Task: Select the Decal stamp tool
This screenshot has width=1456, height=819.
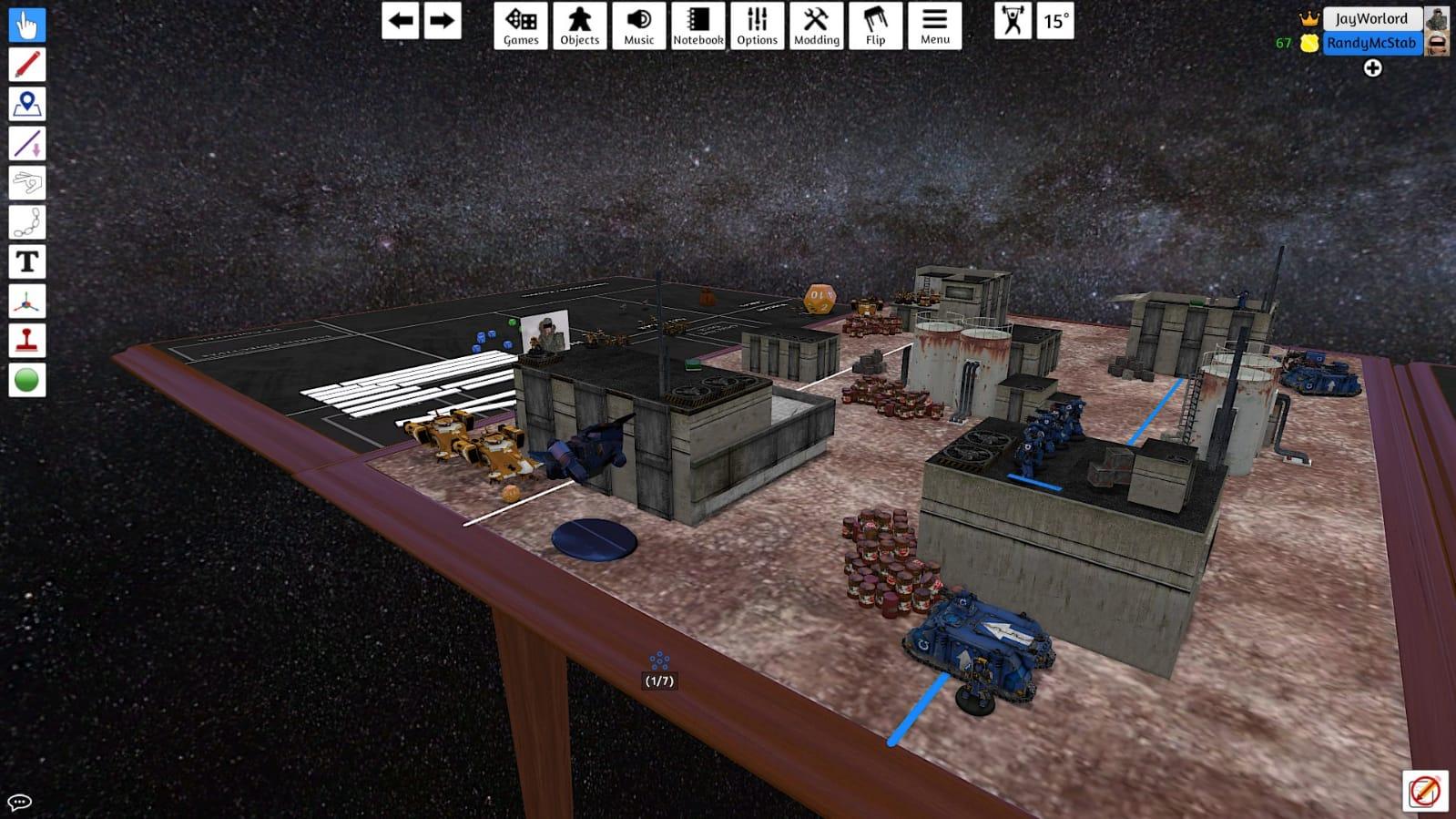Action: coord(26,340)
